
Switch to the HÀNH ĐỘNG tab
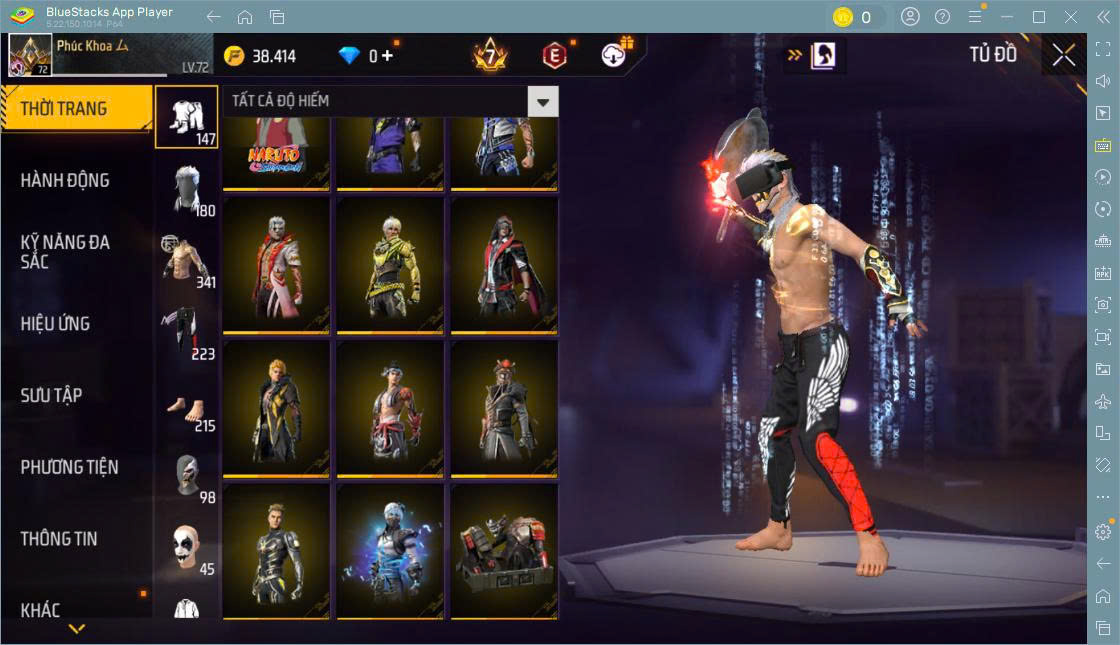66,181
